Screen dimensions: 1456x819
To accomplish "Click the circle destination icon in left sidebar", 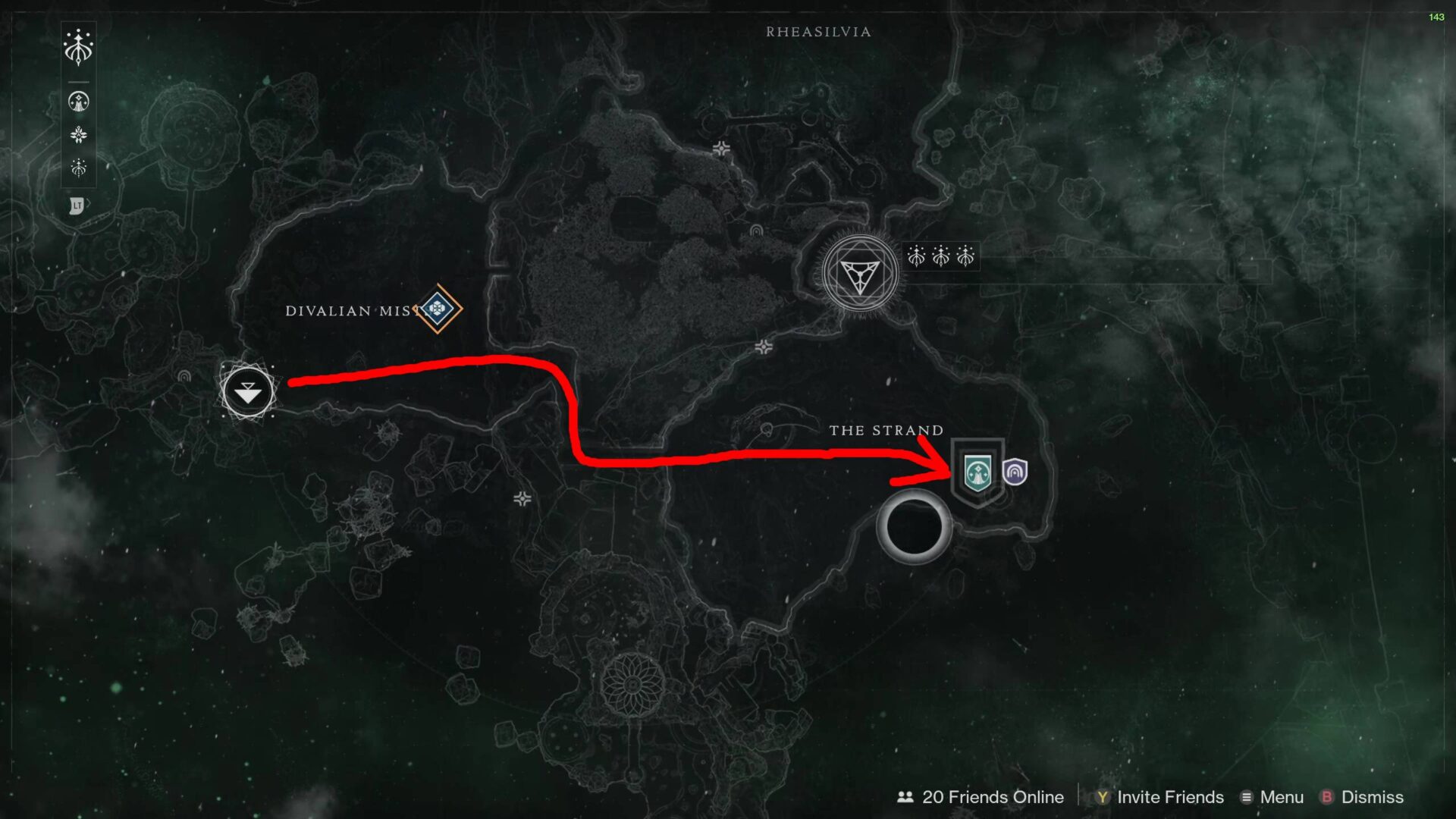I will coord(77,101).
